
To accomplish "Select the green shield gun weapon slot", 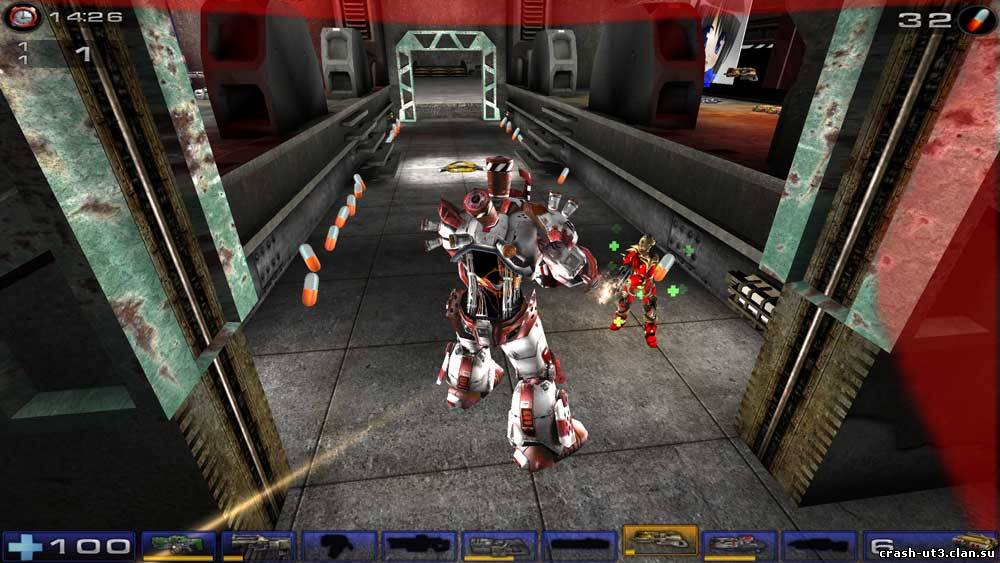I will (179, 546).
